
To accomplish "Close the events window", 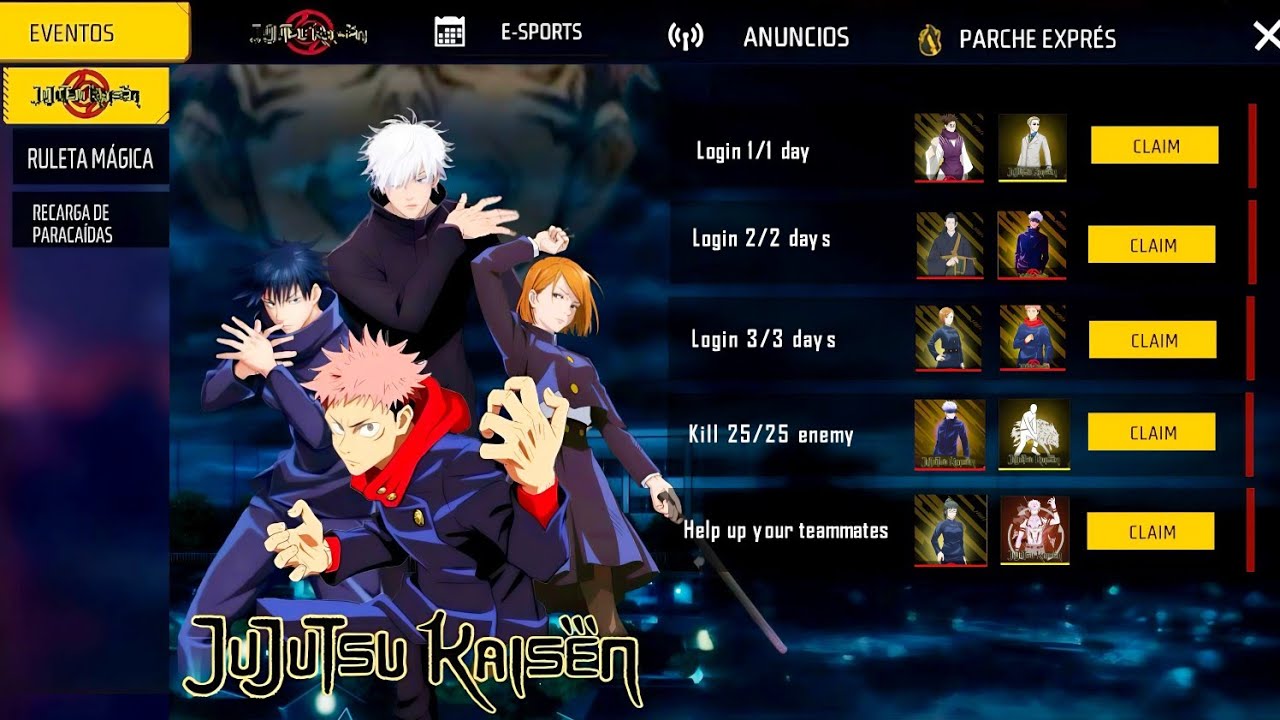I will (x=1265, y=36).
